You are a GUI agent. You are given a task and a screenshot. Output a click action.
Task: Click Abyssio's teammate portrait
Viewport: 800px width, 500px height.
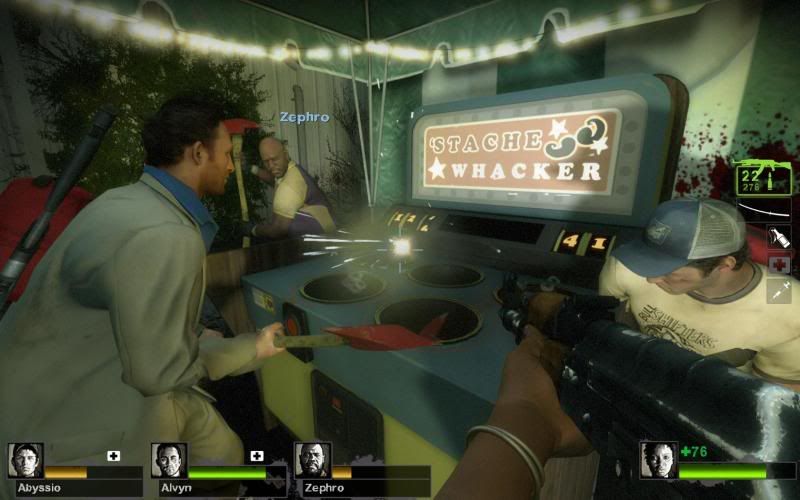click(x=25, y=460)
